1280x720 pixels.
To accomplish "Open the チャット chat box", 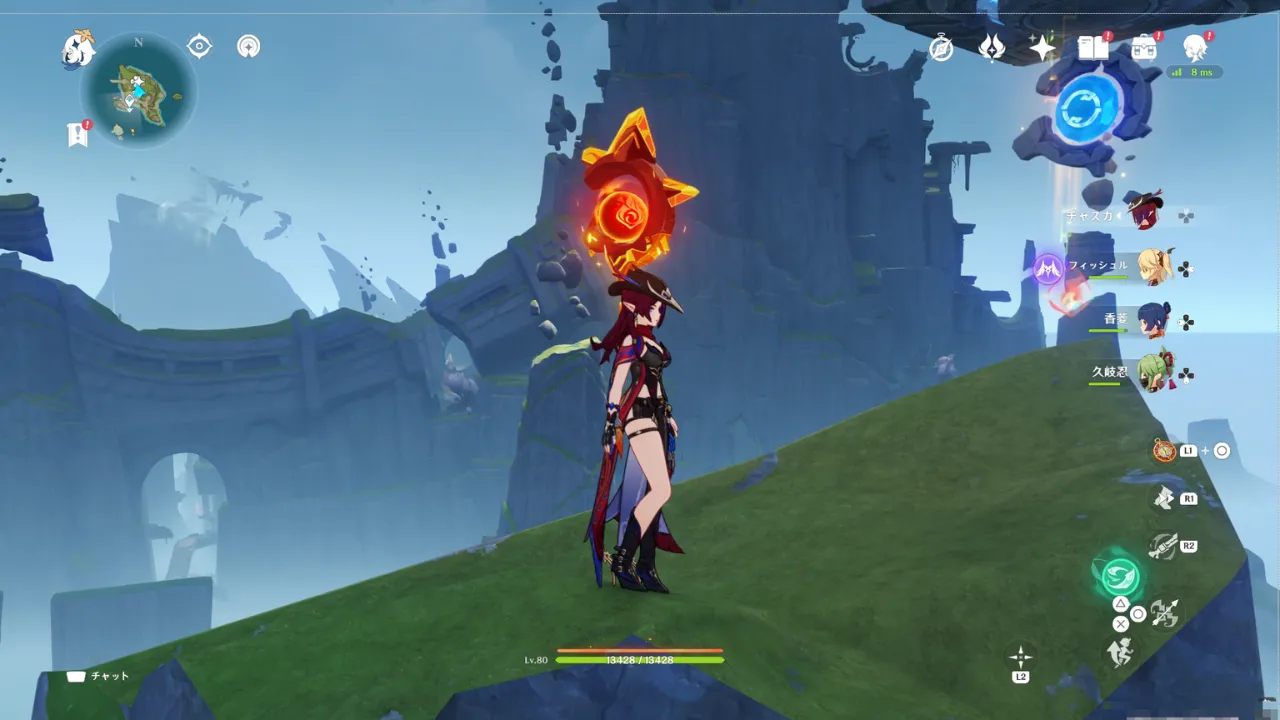I will pyautogui.click(x=99, y=676).
